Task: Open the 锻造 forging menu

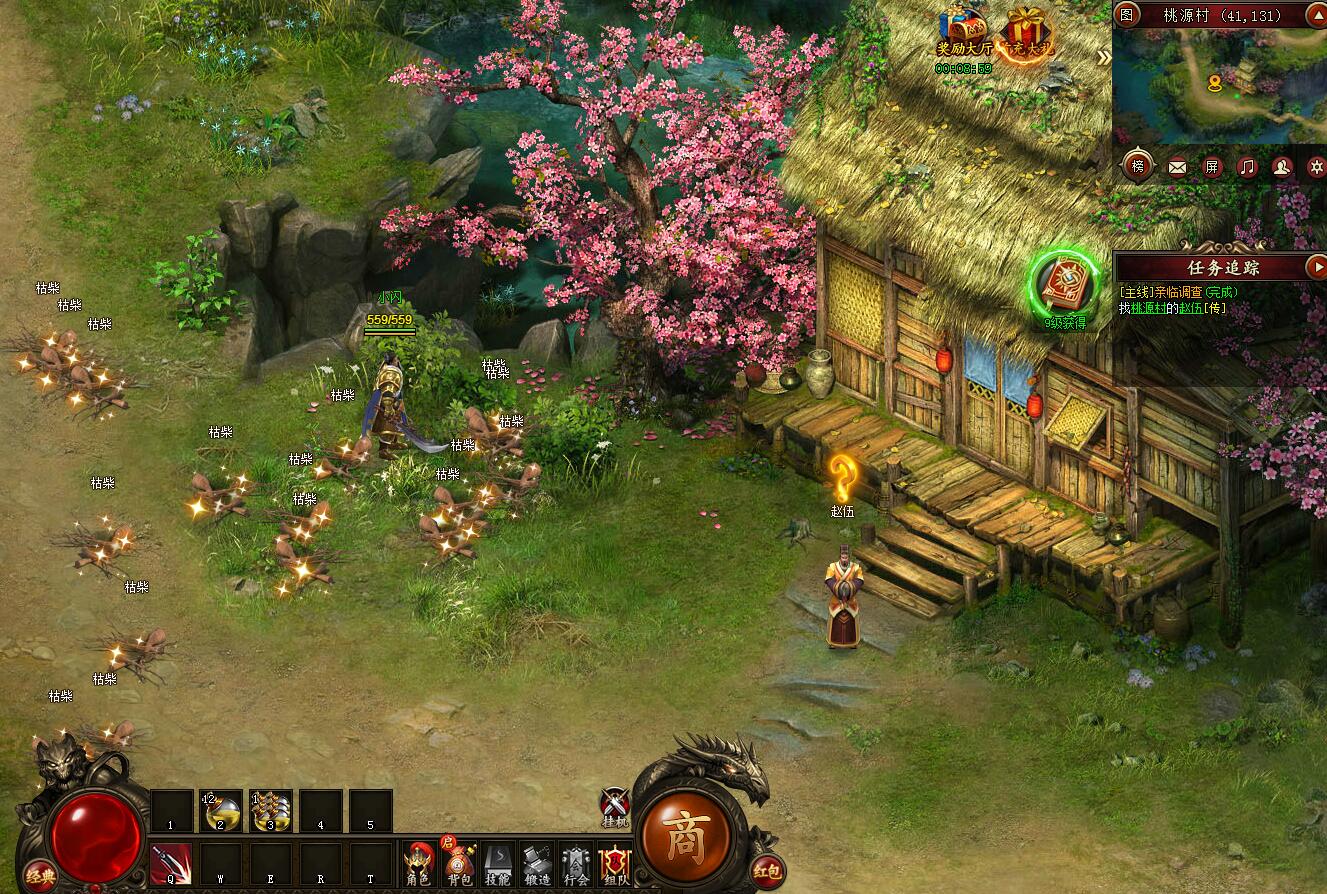Action: click(x=537, y=863)
